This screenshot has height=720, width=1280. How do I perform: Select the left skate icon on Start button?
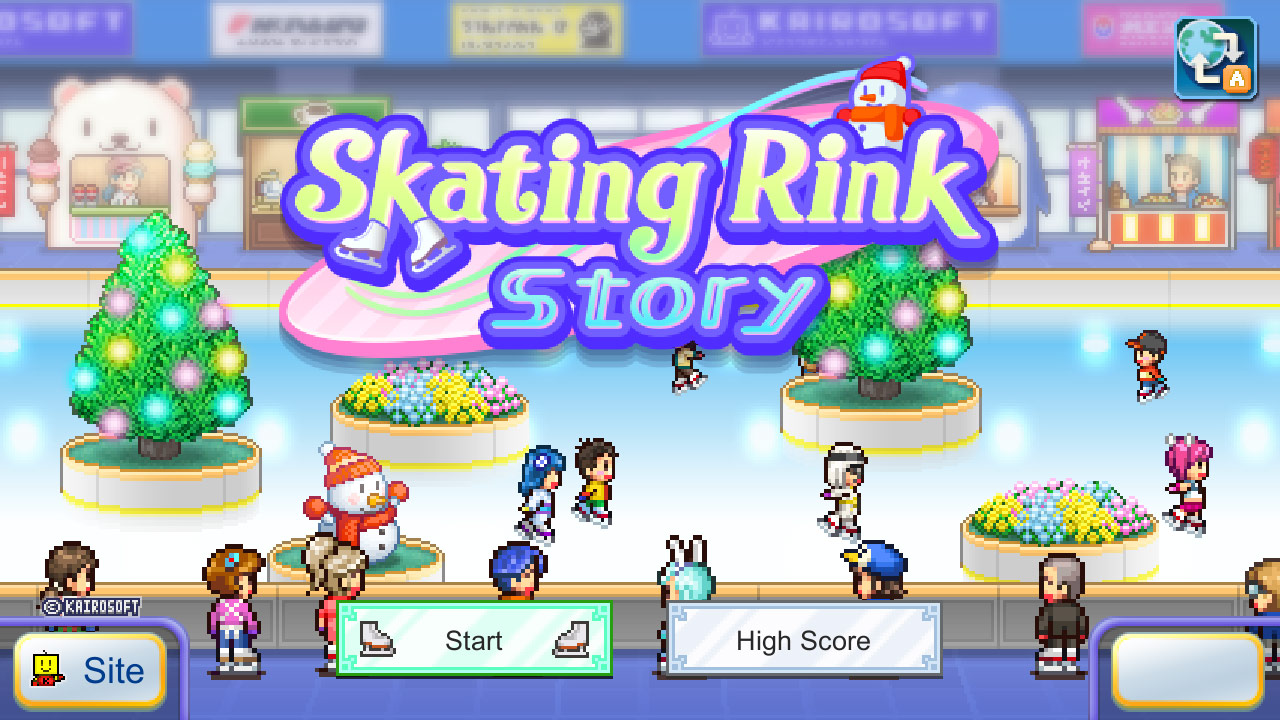(376, 638)
